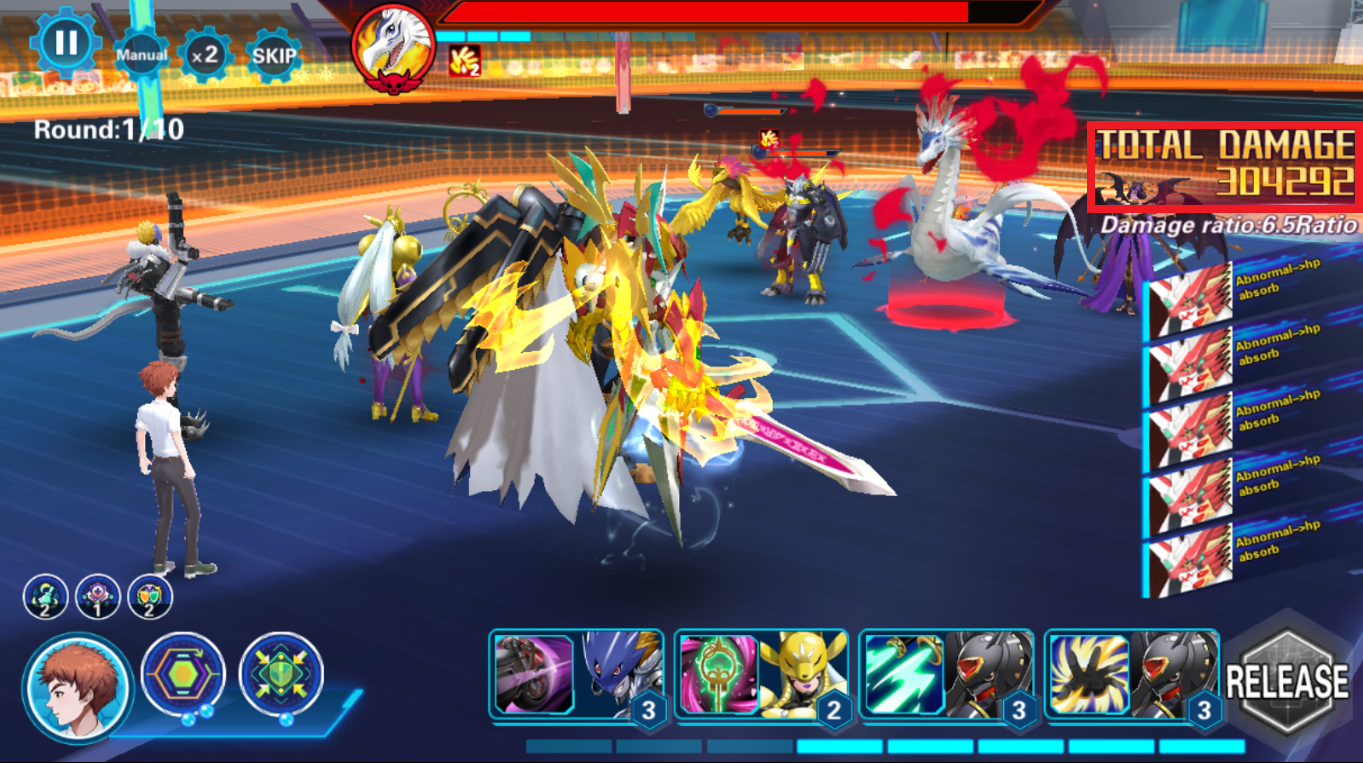
Task: Skip the battle animation
Action: click(x=273, y=55)
